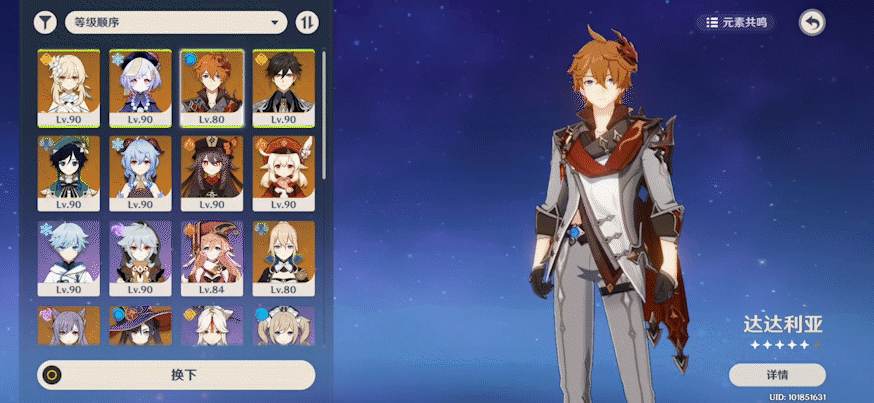The width and height of the screenshot is (874, 403).
Task: Select Chongyun's character portrait
Action: click(x=68, y=257)
